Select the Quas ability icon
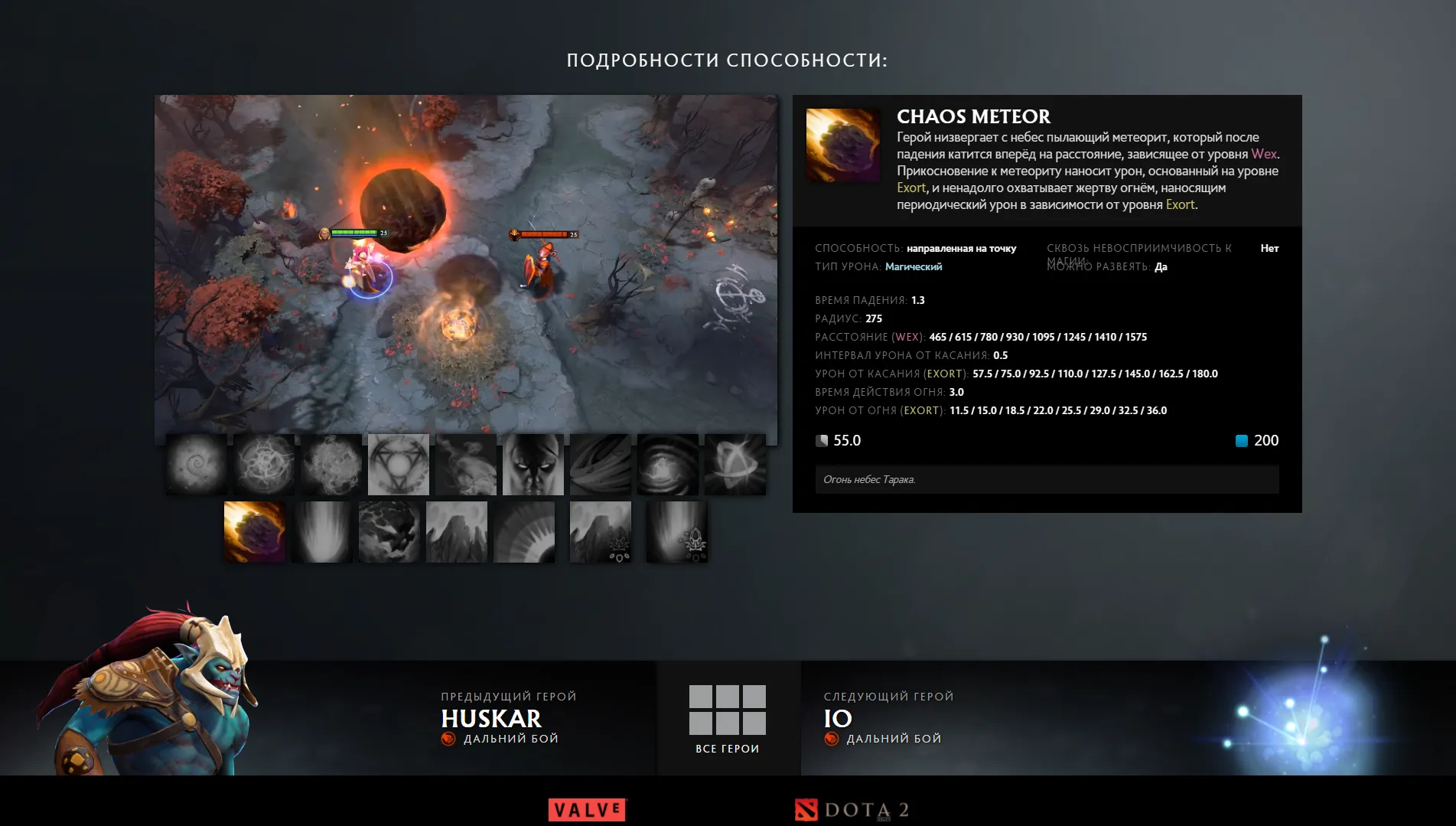 pyautogui.click(x=197, y=465)
